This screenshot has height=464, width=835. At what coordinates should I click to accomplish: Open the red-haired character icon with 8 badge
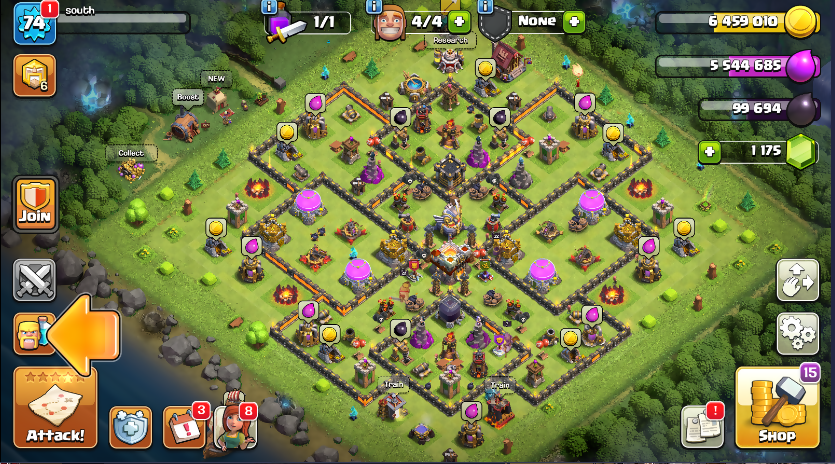click(x=235, y=427)
